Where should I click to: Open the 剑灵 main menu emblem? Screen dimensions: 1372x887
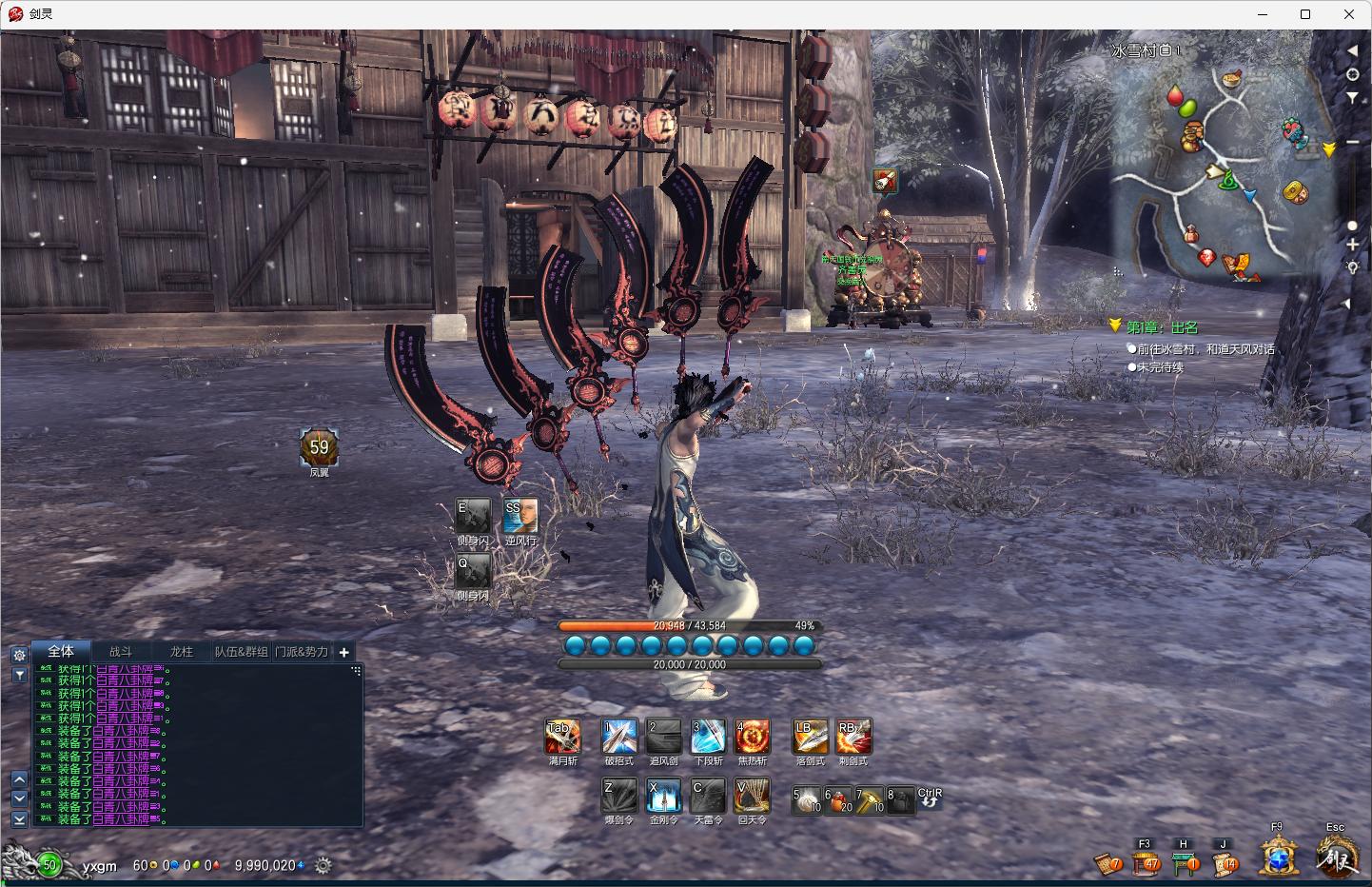click(x=1336, y=857)
